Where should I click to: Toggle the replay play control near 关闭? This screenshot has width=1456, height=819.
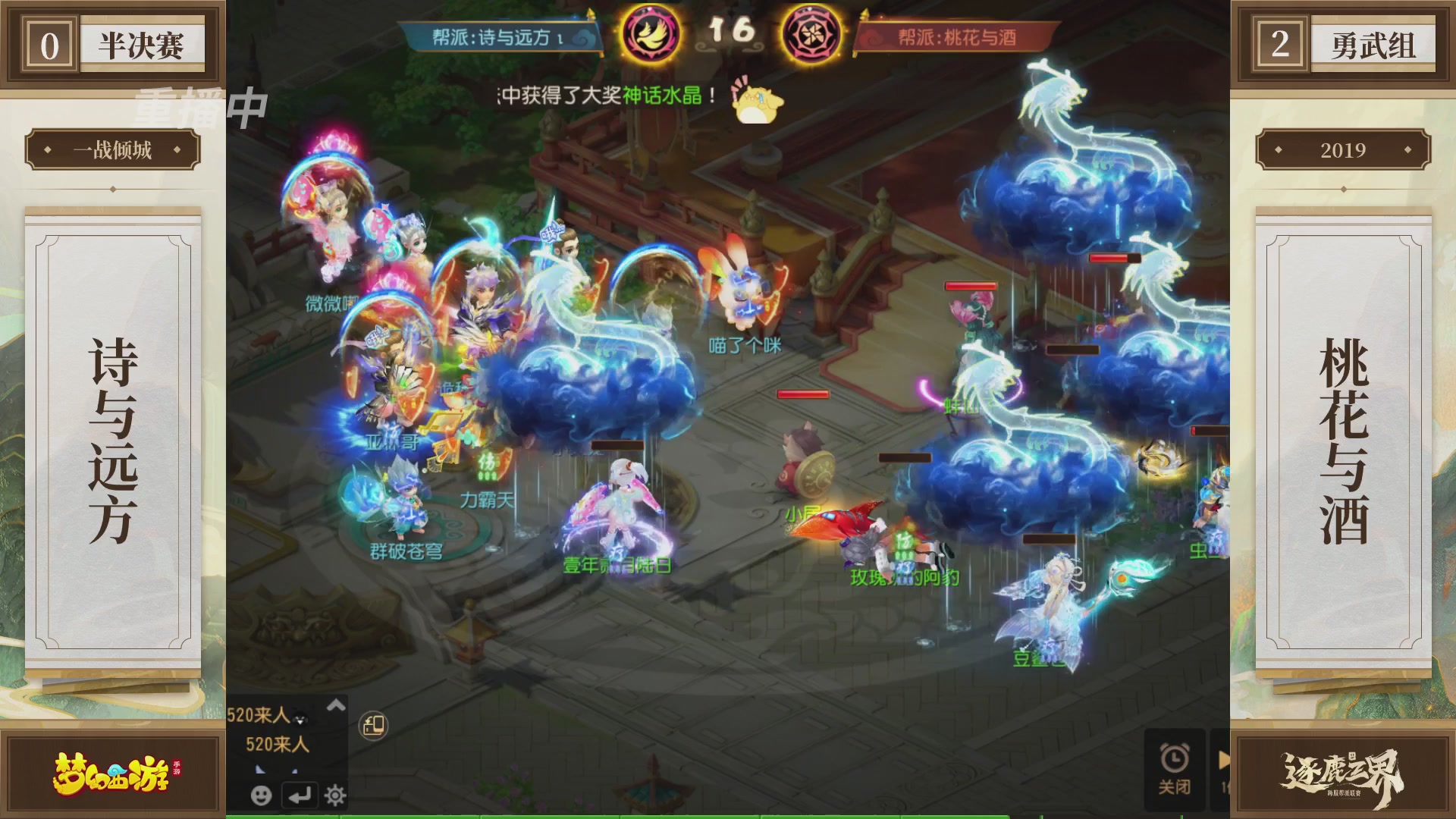(x=1224, y=758)
